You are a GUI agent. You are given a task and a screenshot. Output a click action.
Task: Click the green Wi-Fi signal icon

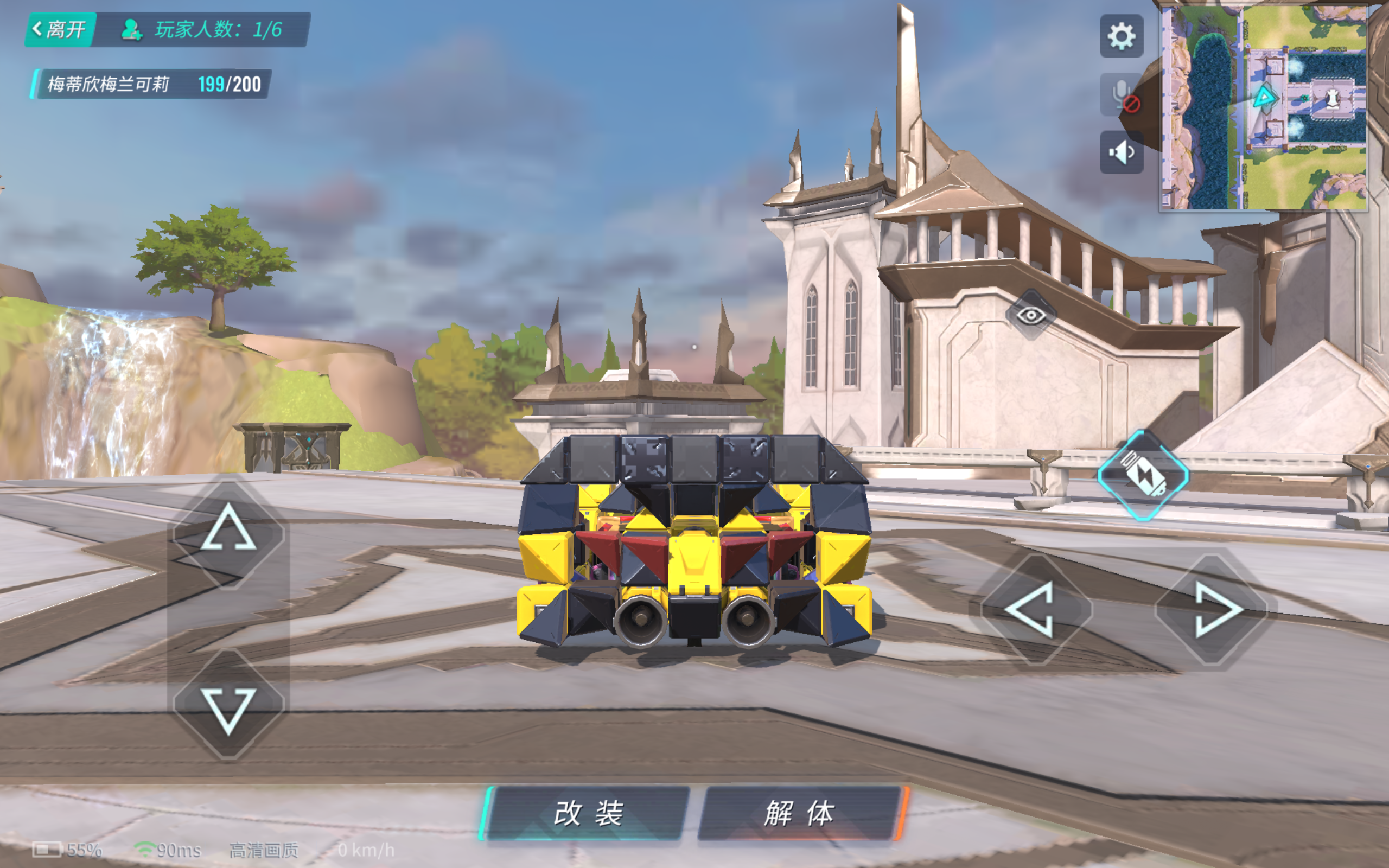click(x=145, y=850)
